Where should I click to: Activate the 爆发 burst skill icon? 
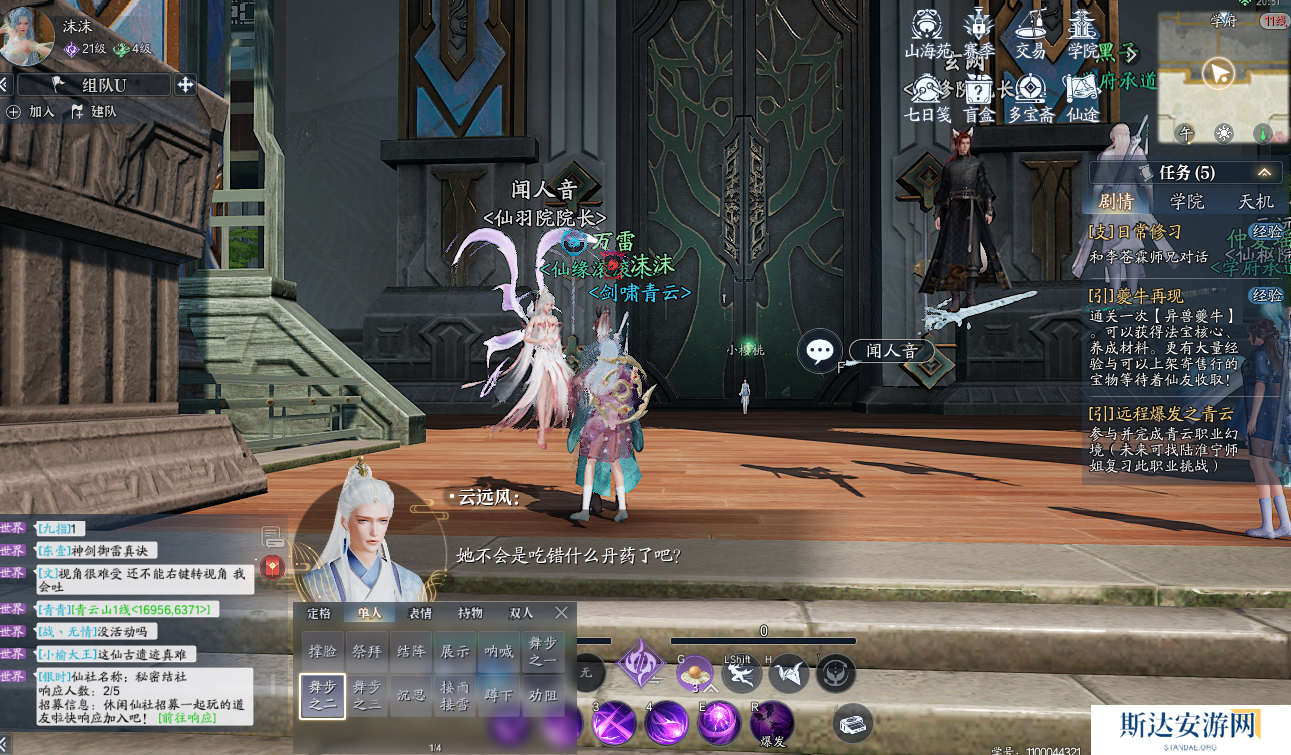(x=771, y=722)
